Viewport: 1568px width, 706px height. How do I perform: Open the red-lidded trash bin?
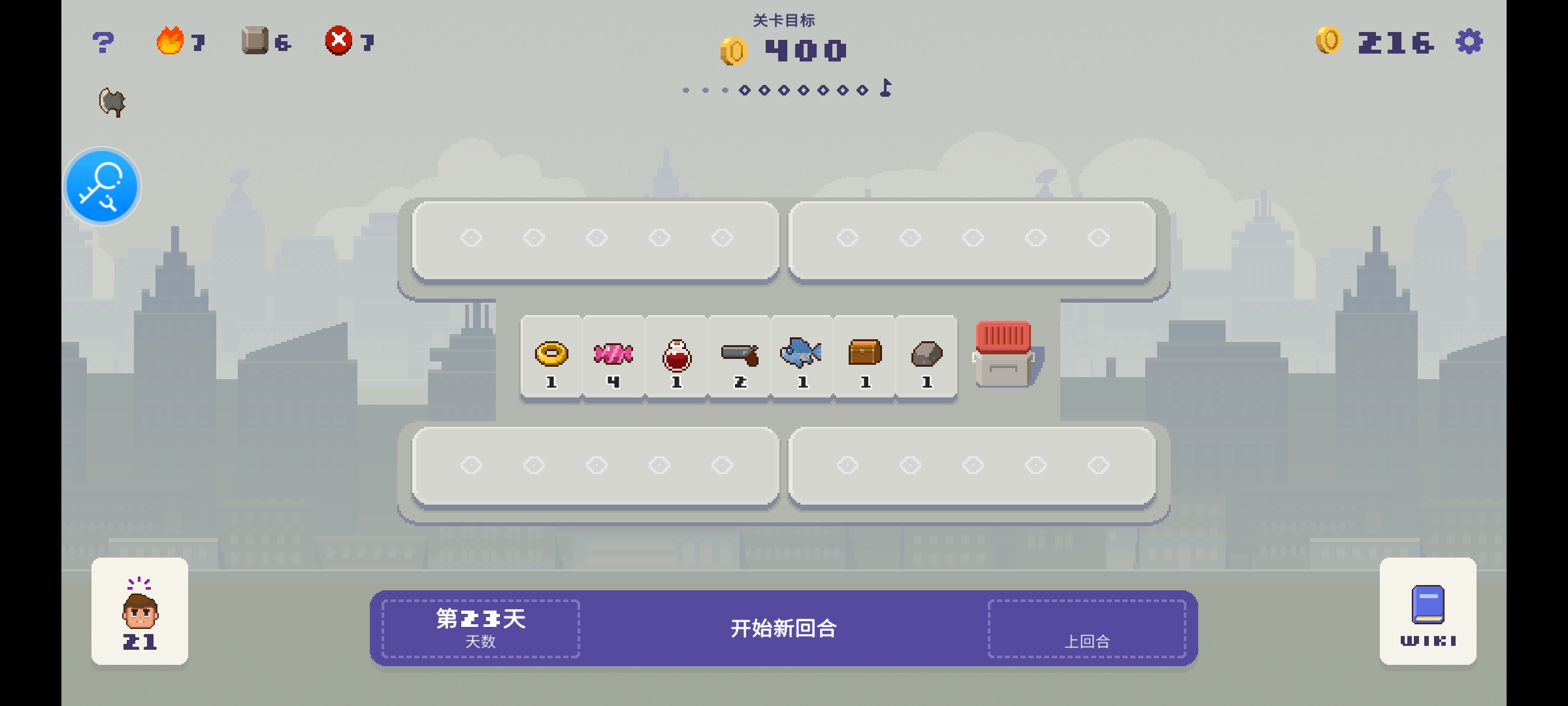[x=1004, y=354]
